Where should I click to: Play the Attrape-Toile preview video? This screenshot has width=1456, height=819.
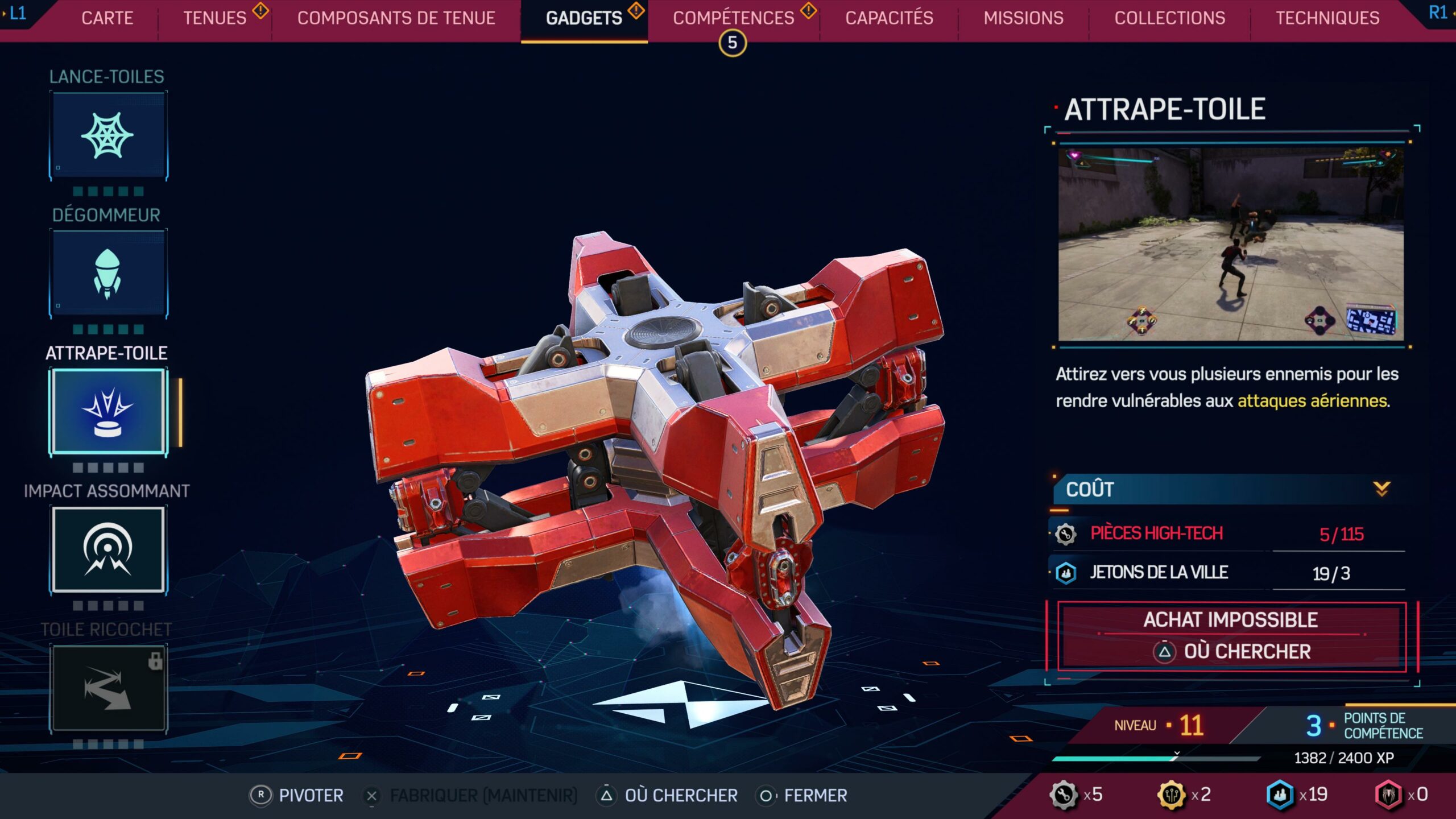point(1231,245)
